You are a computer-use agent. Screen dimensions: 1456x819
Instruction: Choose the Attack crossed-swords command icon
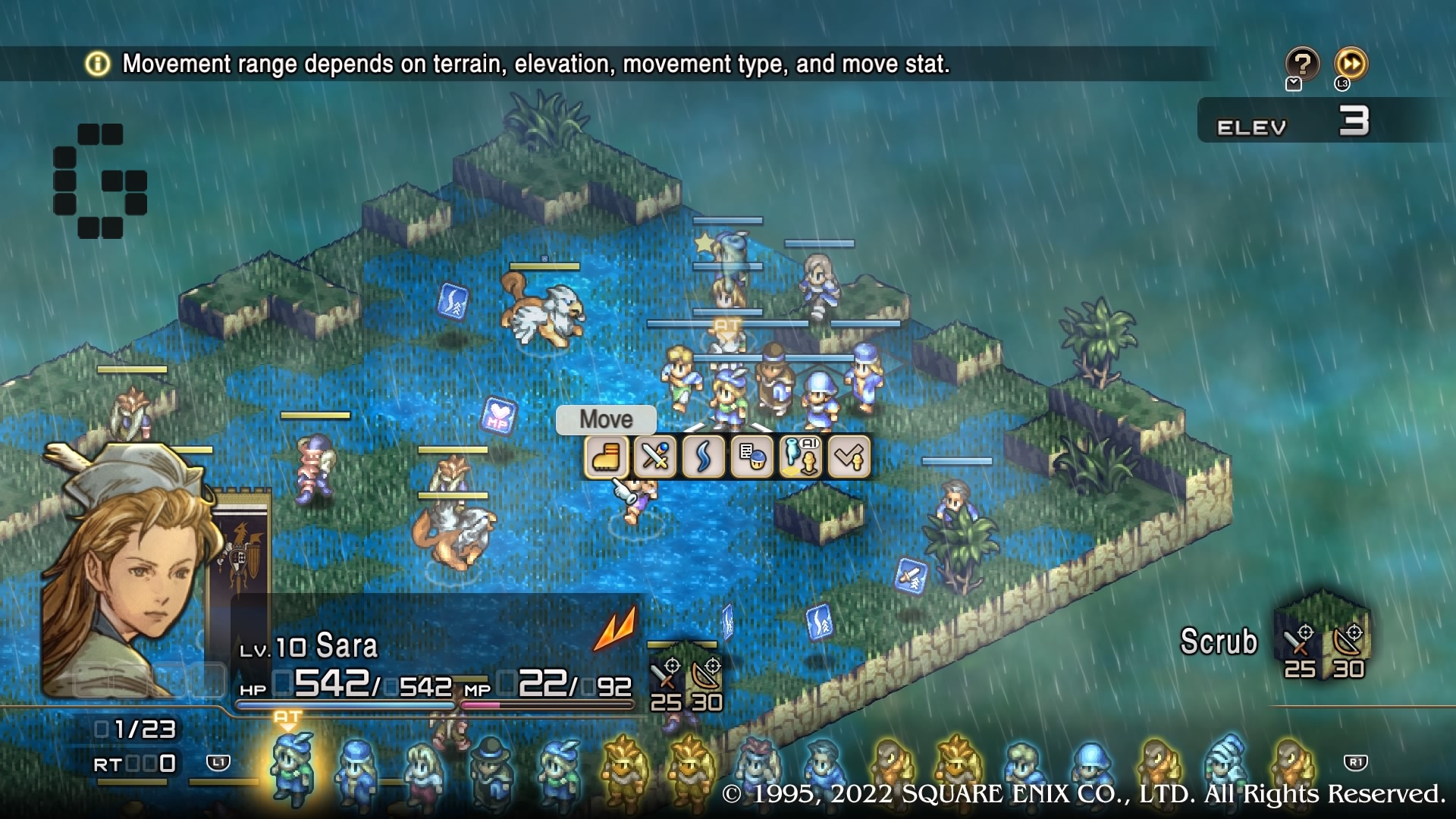pyautogui.click(x=654, y=457)
